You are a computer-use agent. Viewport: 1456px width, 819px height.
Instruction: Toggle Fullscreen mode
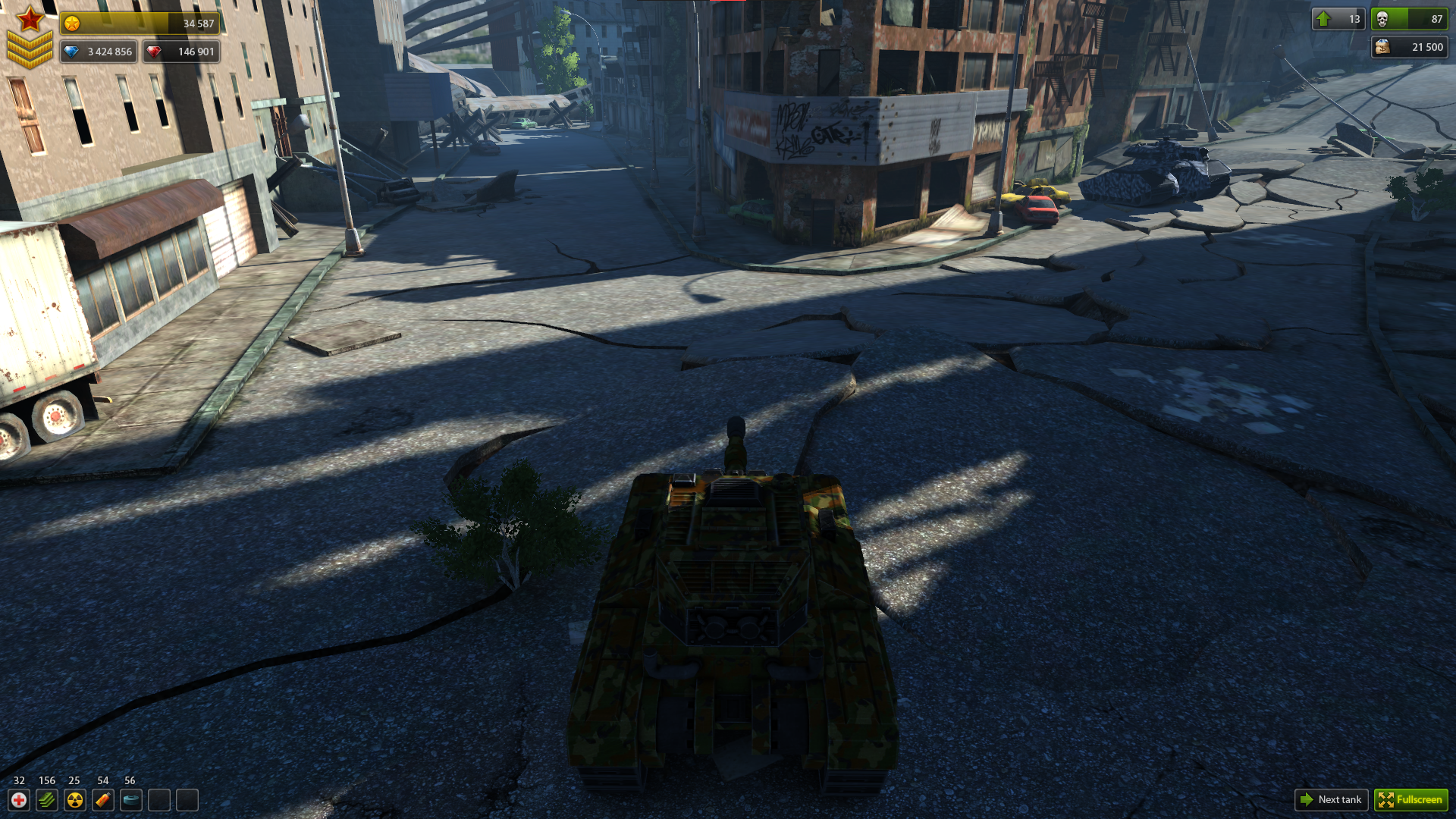1410,799
